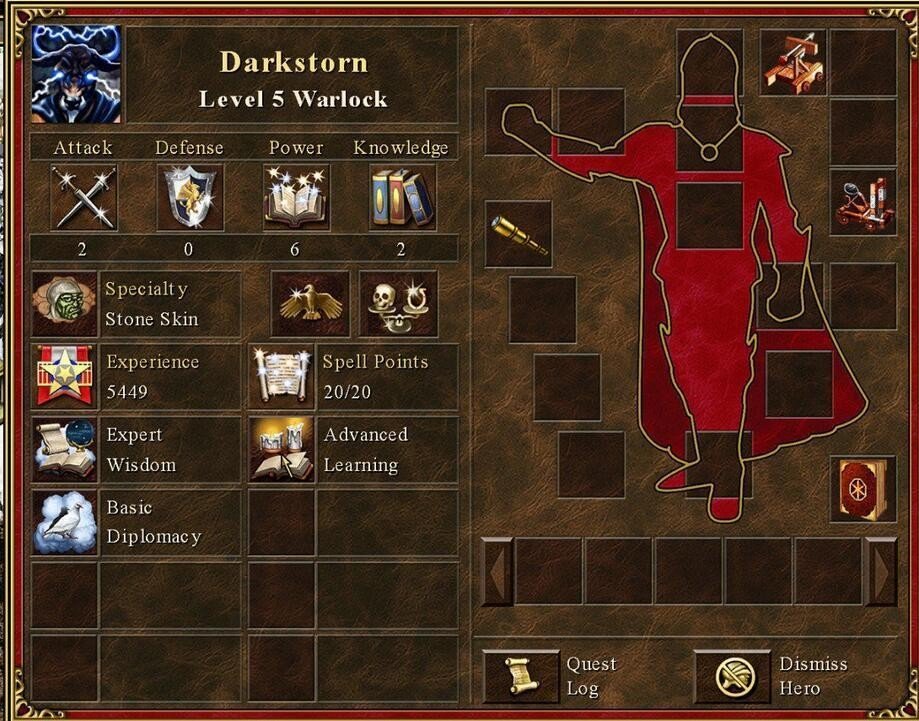
Task: Inspect the Basic Diplomacy skill
Action: point(64,522)
